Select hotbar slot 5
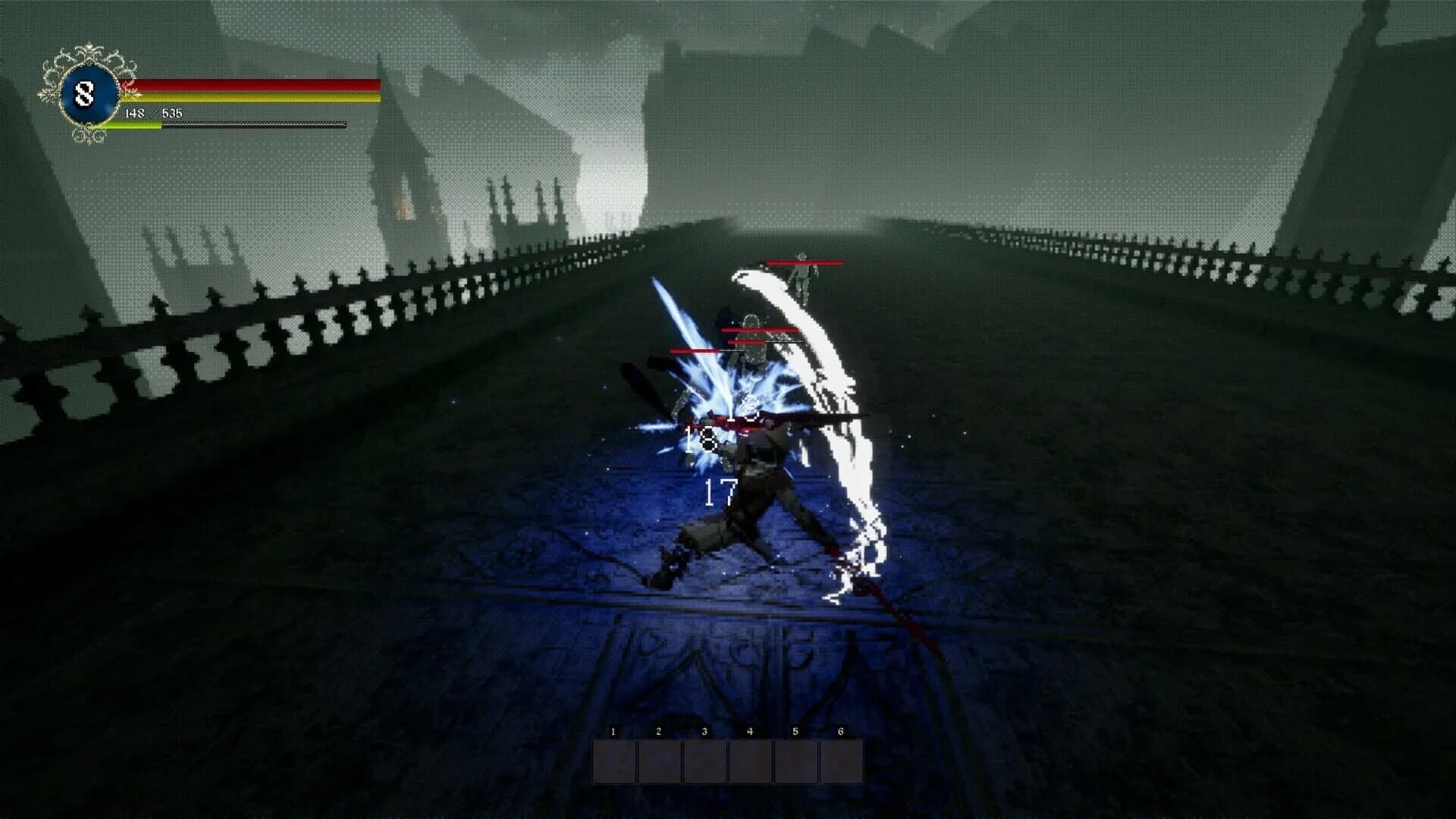Image resolution: width=1456 pixels, height=819 pixels. [796, 762]
